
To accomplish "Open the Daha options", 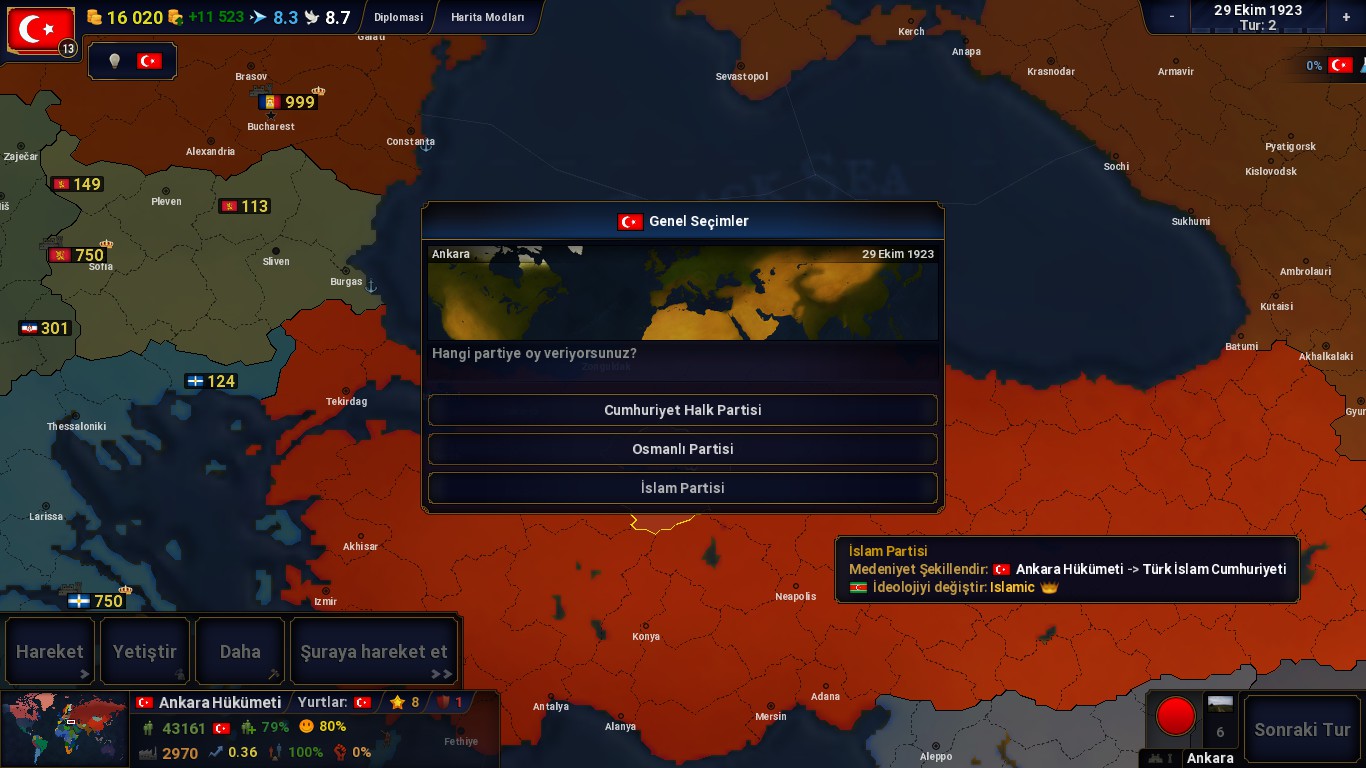I will point(240,652).
